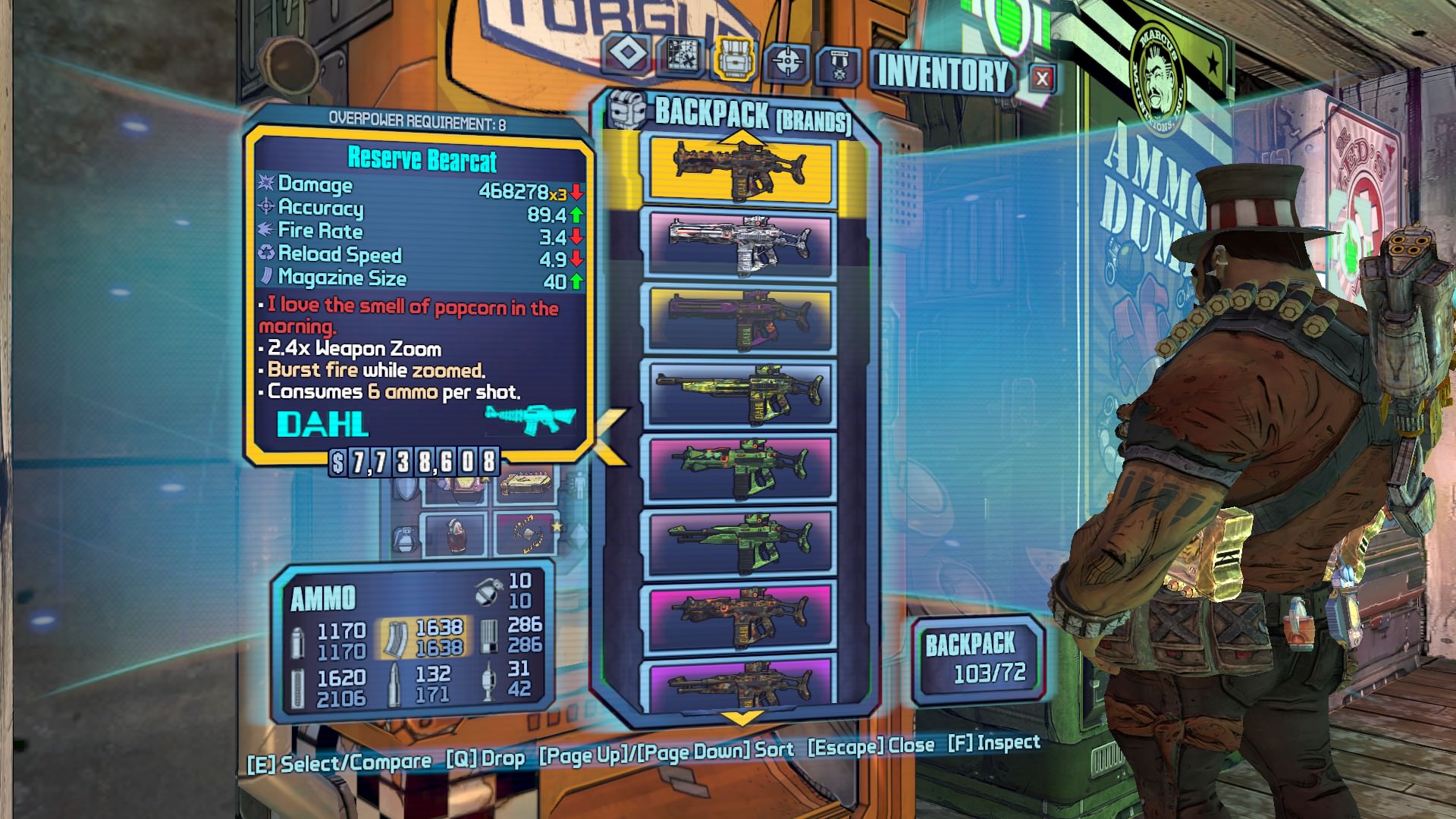Close the inventory with the red X

(x=1042, y=77)
